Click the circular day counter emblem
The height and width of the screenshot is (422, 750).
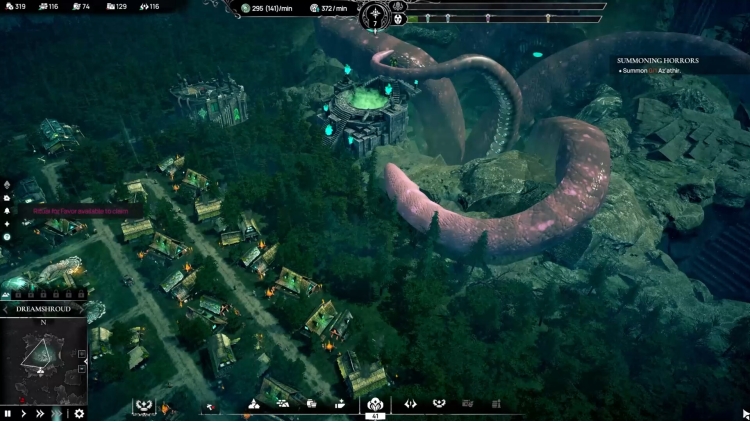375,16
